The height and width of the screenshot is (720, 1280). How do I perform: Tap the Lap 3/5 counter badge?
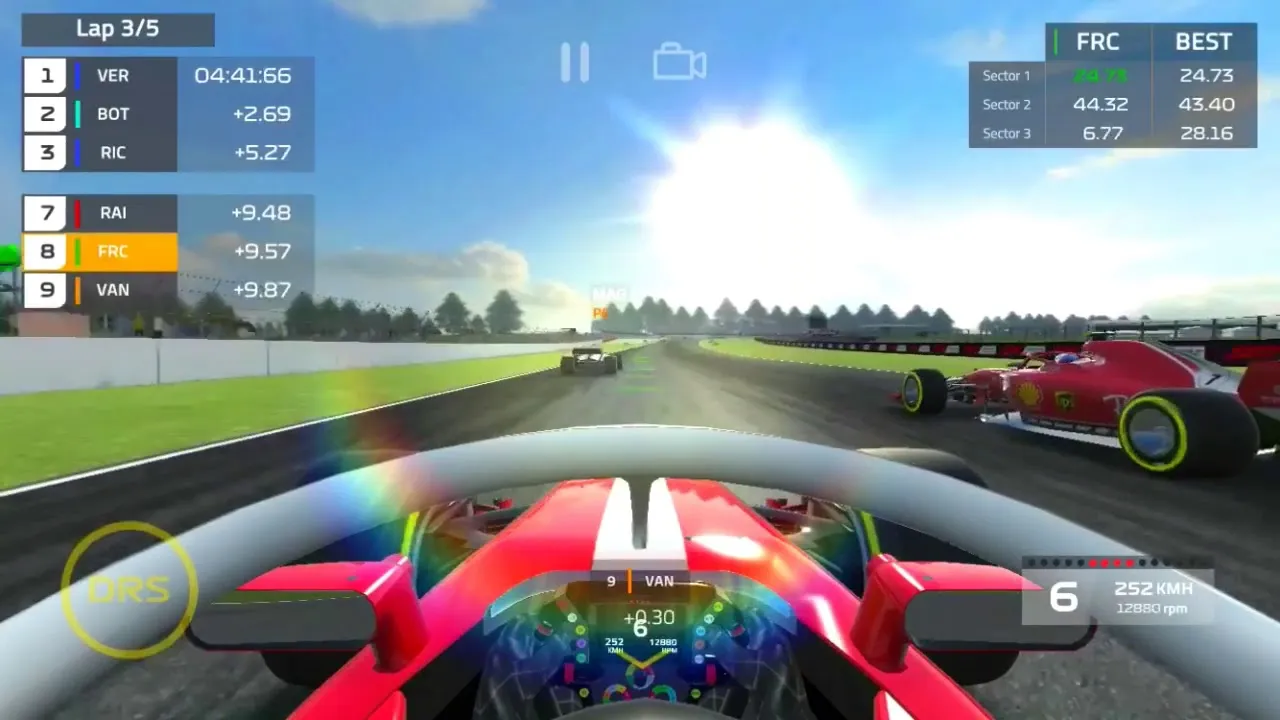(x=117, y=29)
